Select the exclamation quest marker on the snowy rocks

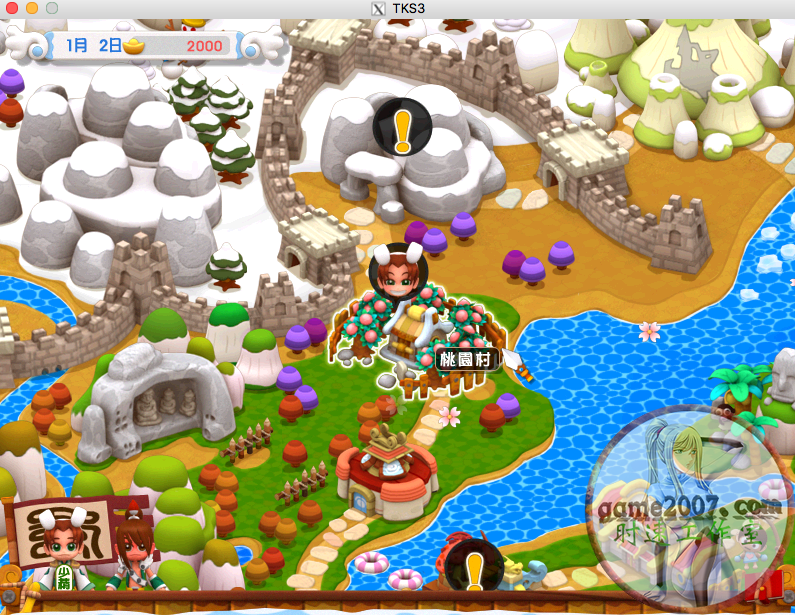[402, 127]
